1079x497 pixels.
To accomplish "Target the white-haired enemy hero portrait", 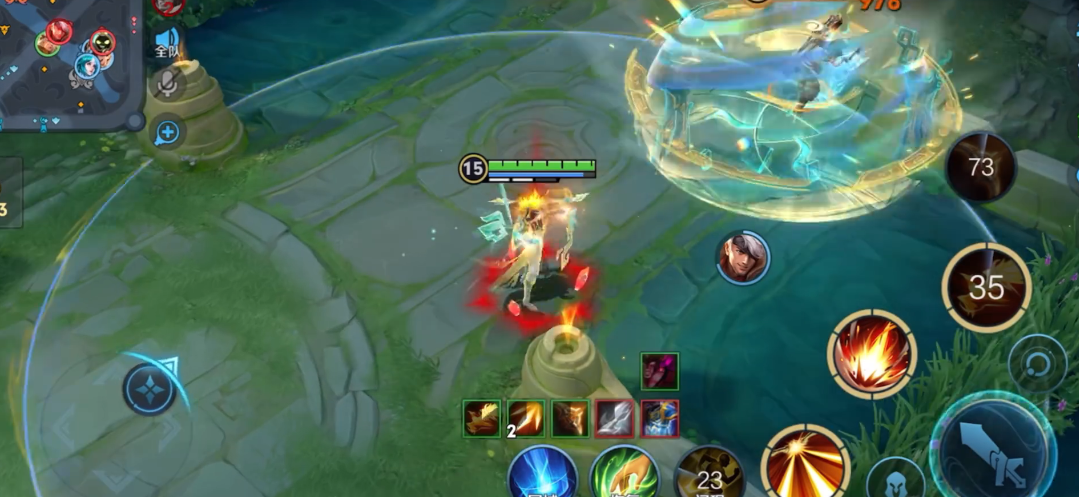I will [742, 258].
